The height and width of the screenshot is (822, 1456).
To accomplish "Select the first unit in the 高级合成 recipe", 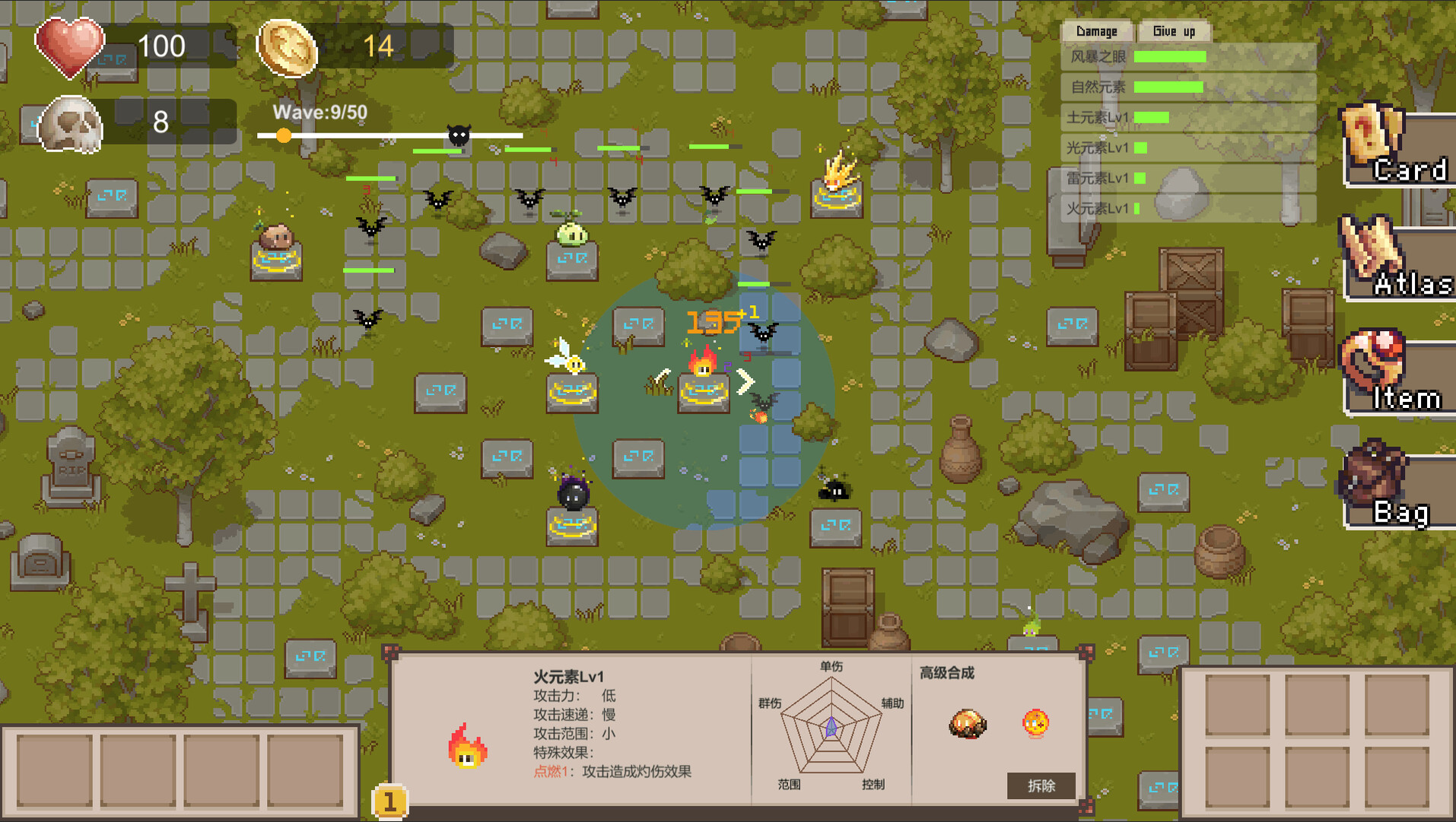I will coord(966,725).
